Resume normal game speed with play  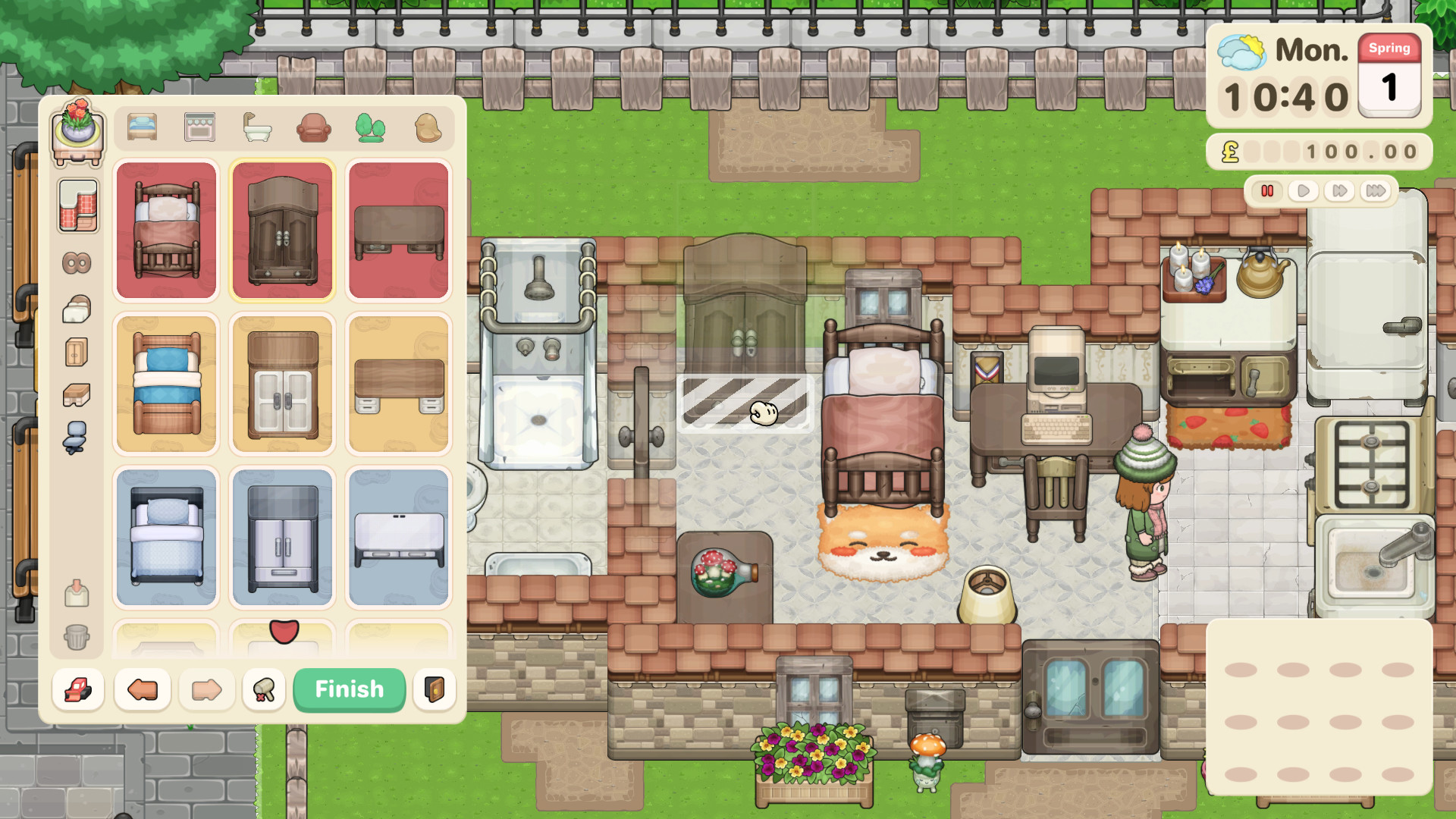tap(1303, 191)
